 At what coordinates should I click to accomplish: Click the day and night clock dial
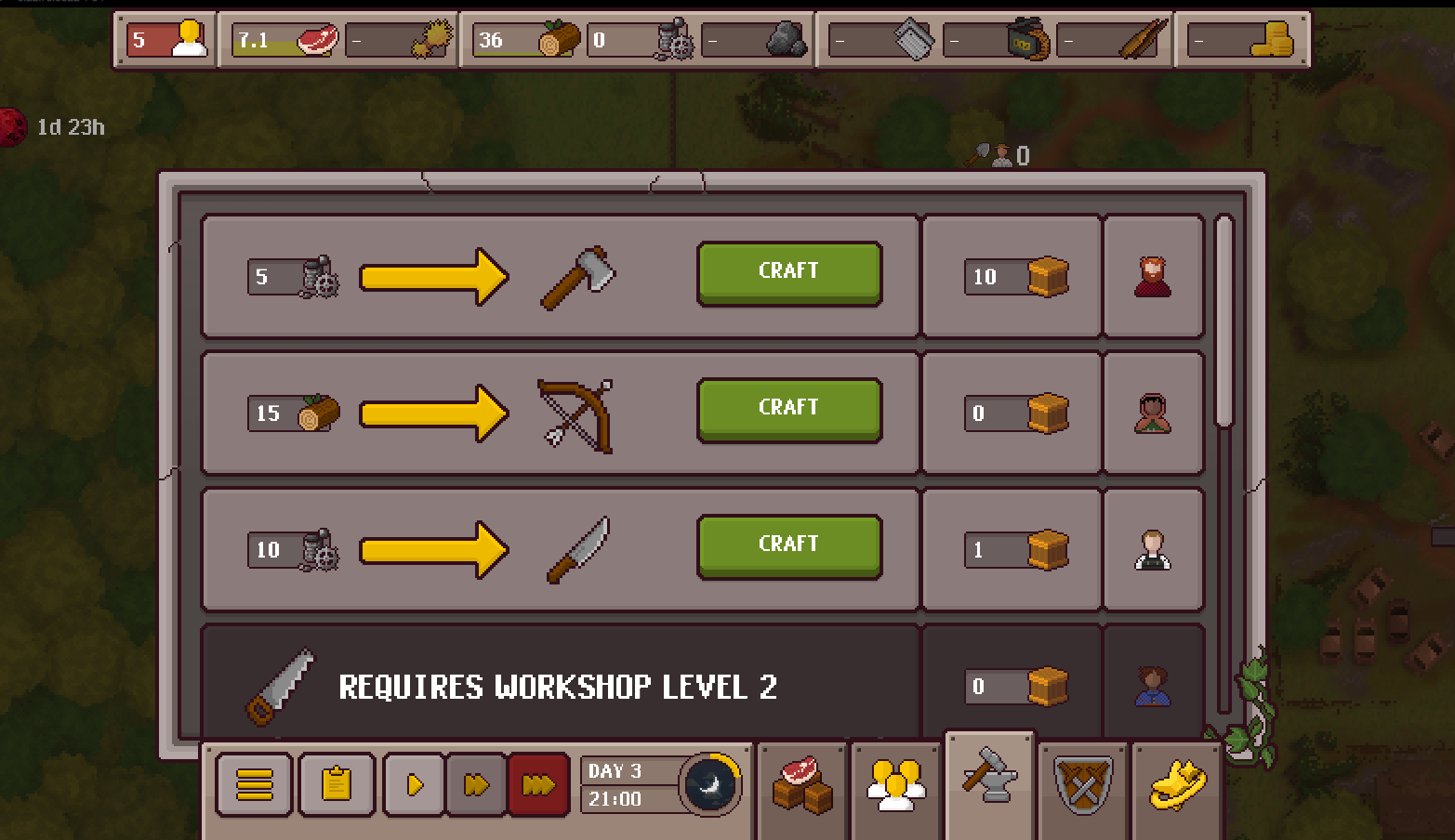(710, 785)
